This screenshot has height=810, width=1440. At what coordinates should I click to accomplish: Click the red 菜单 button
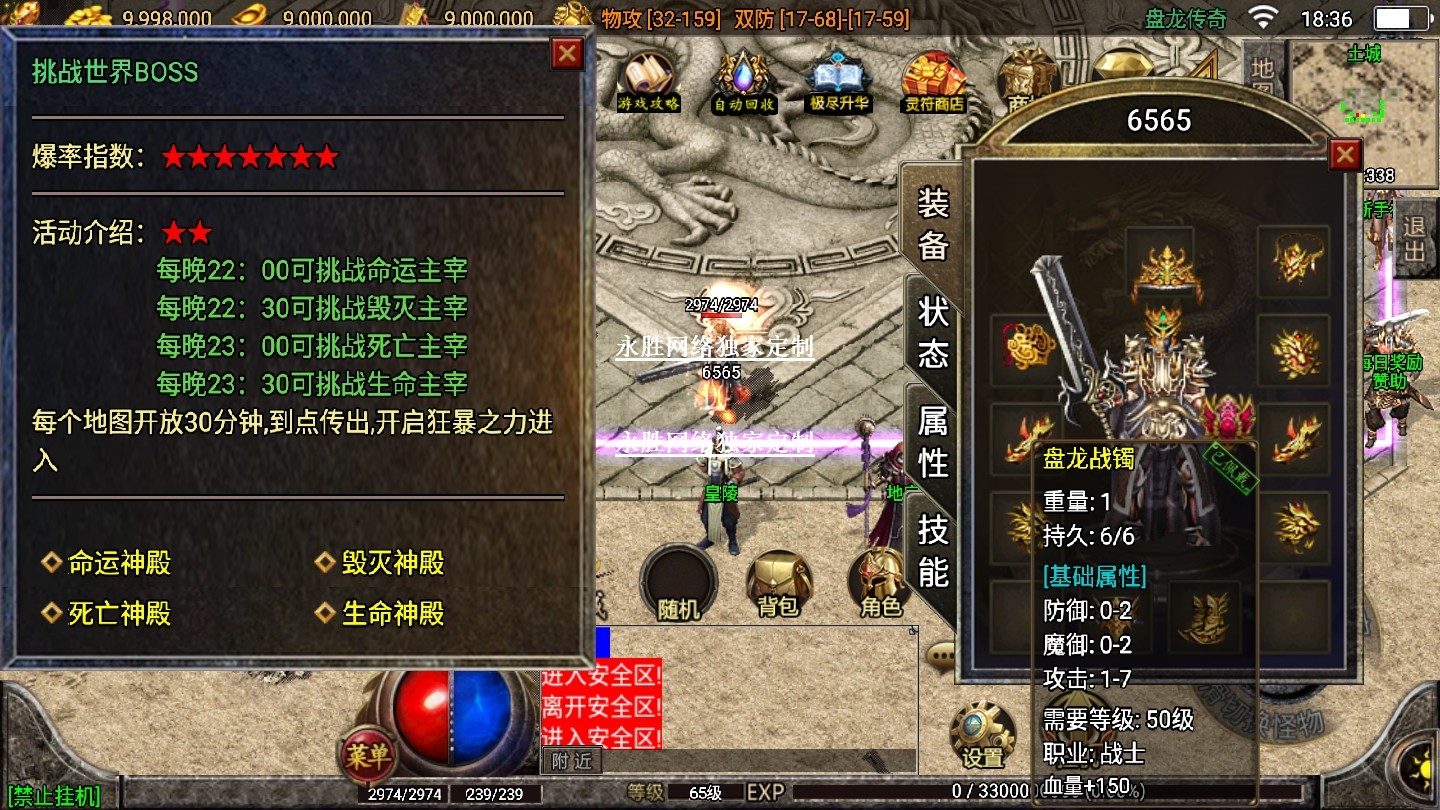click(367, 755)
